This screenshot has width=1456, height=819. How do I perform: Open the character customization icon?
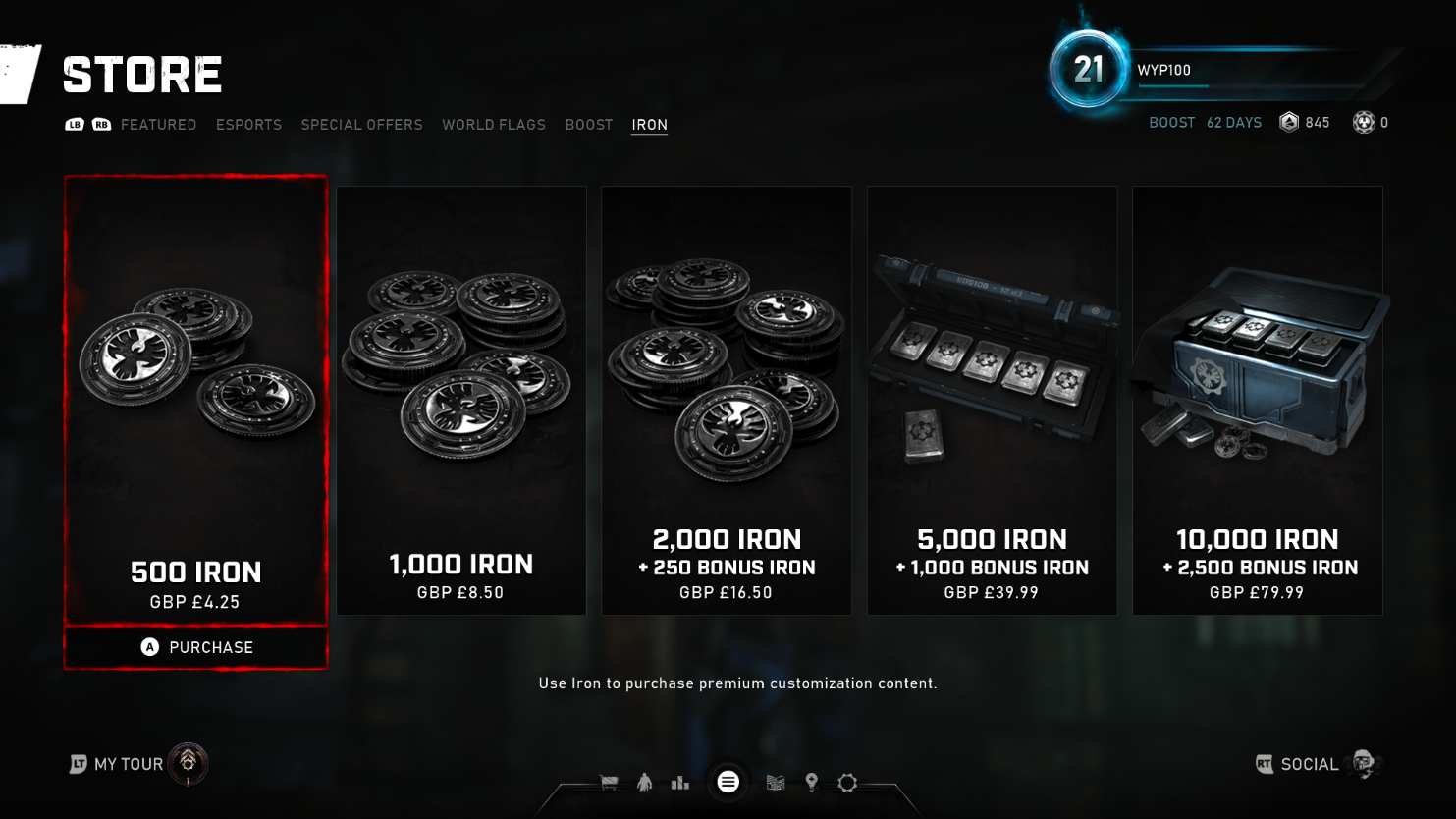(x=644, y=783)
